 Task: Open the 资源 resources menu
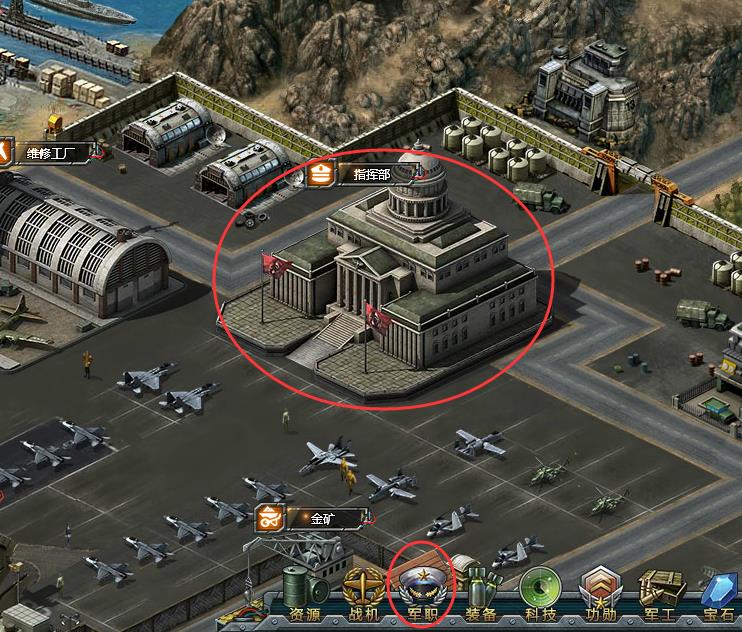(305, 592)
